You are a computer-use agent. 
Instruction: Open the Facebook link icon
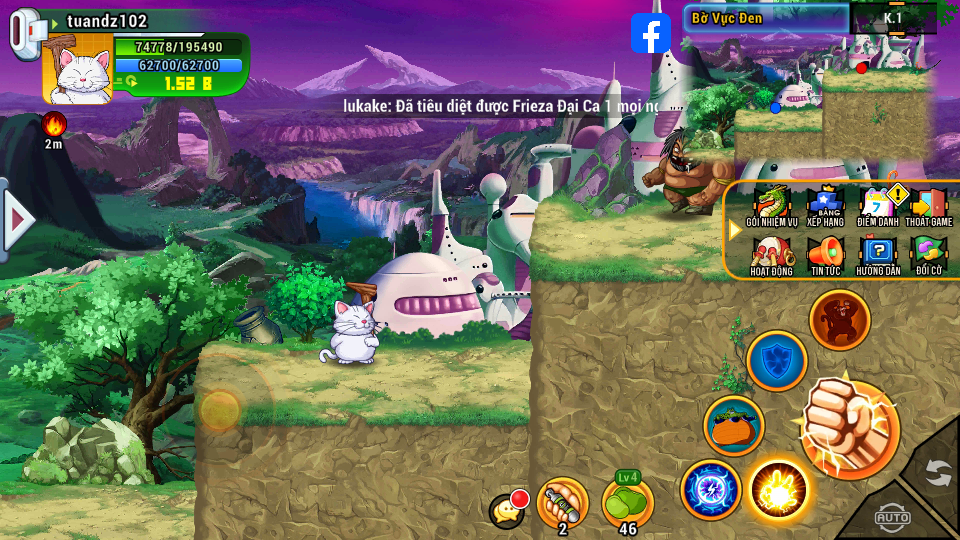[651, 34]
